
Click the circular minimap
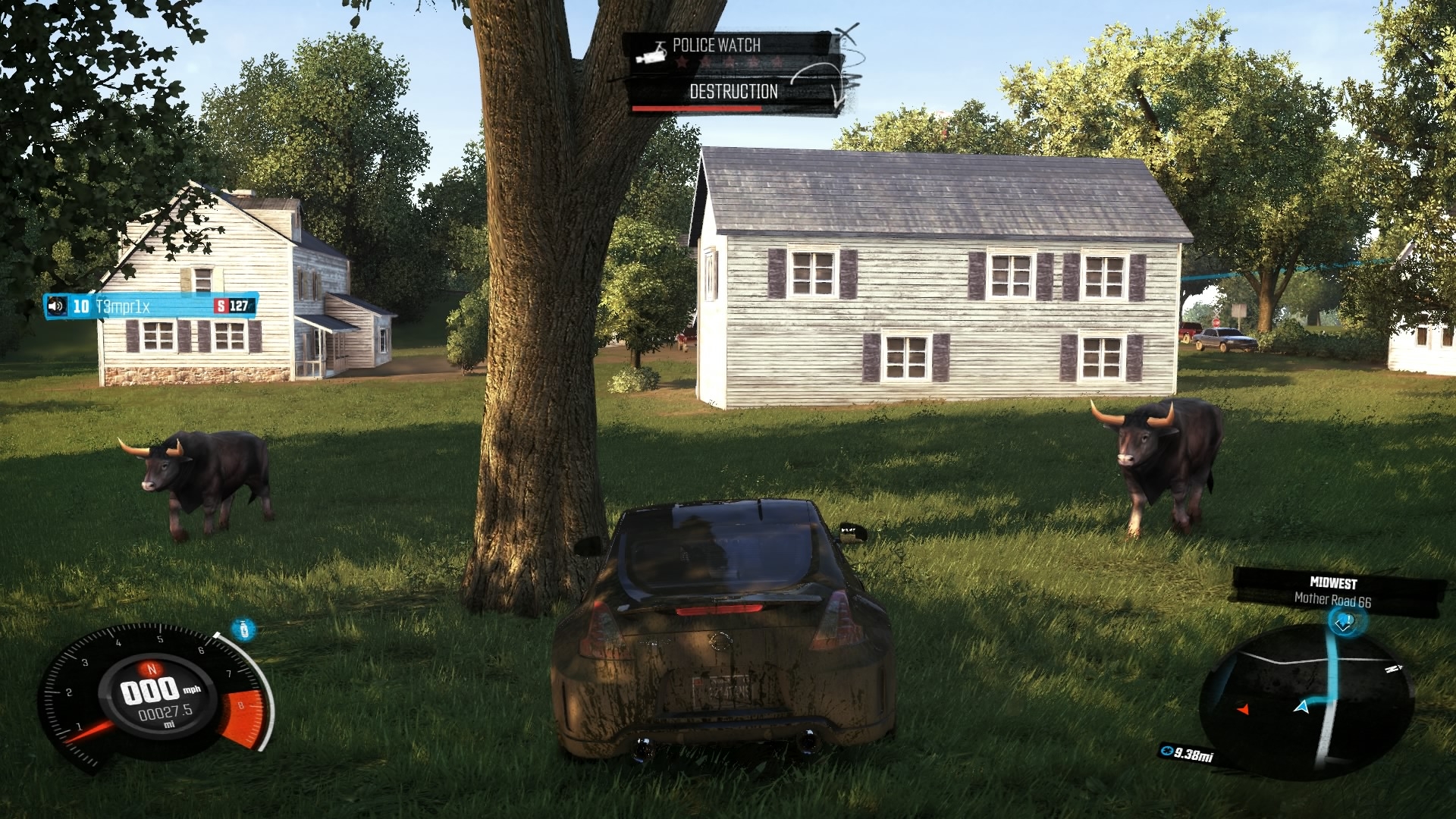(x=1304, y=701)
